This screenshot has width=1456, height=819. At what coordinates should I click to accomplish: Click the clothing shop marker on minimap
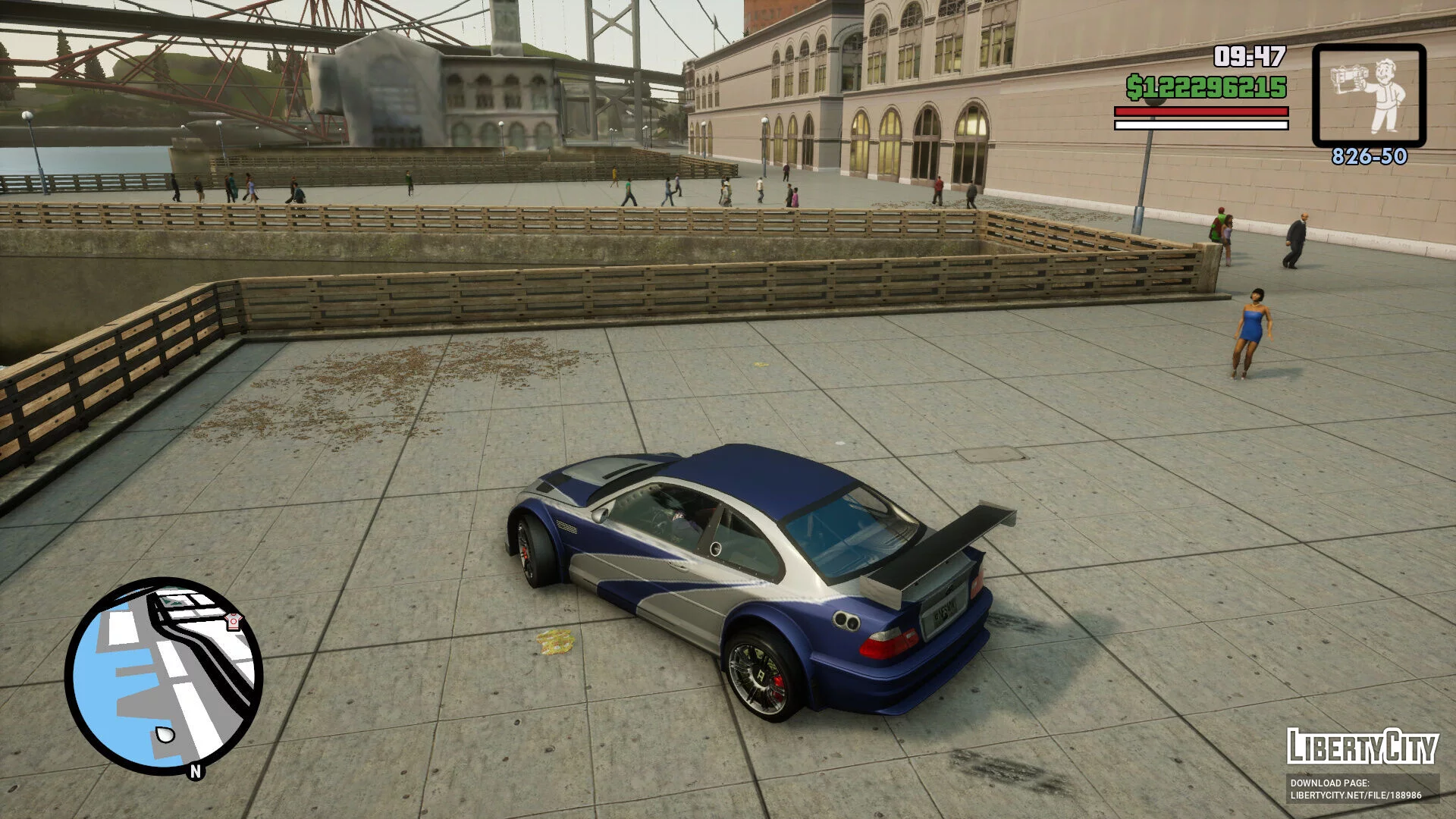(234, 622)
